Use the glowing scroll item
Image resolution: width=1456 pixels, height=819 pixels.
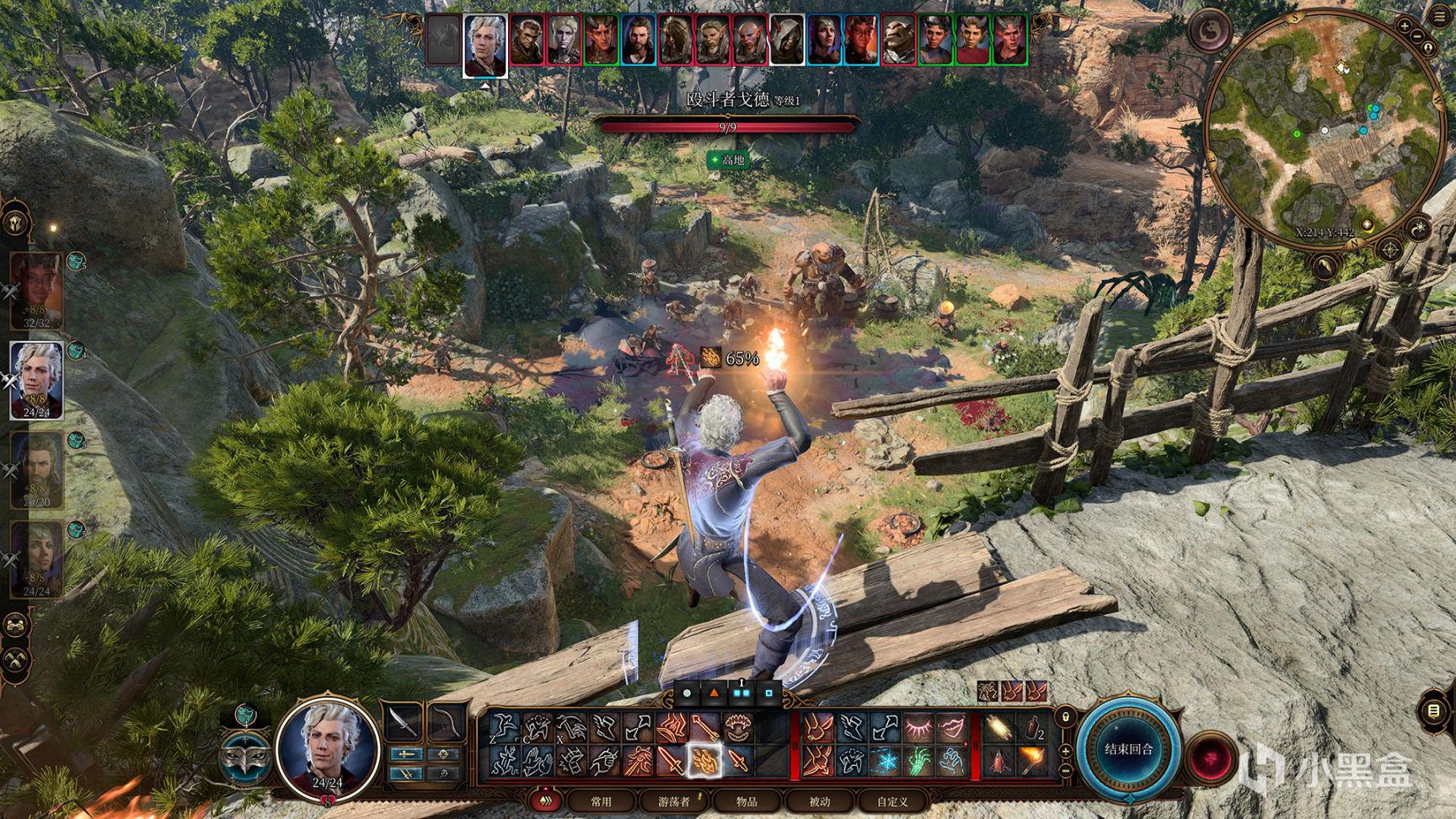(x=998, y=727)
